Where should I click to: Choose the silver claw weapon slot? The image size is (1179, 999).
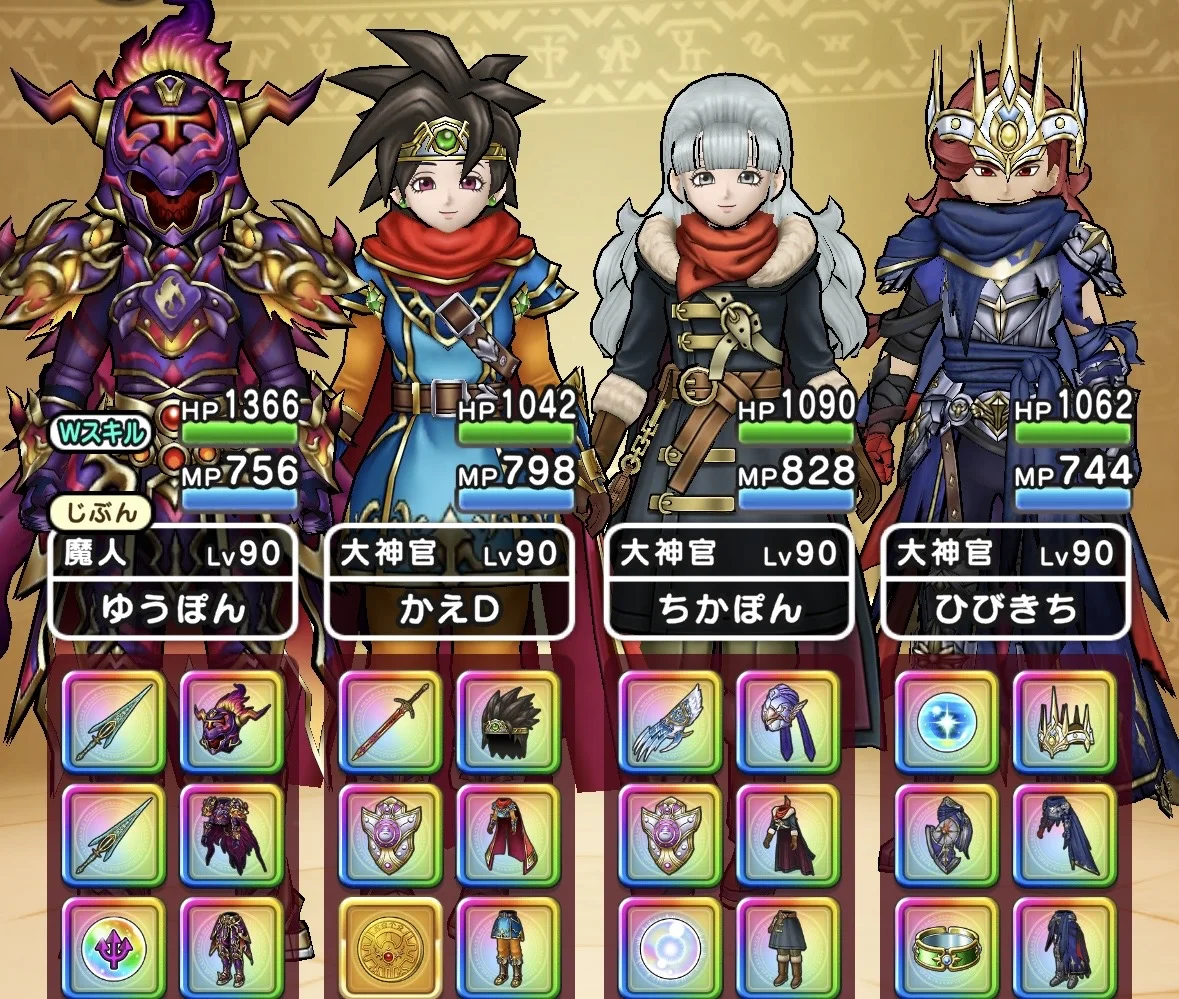point(670,722)
